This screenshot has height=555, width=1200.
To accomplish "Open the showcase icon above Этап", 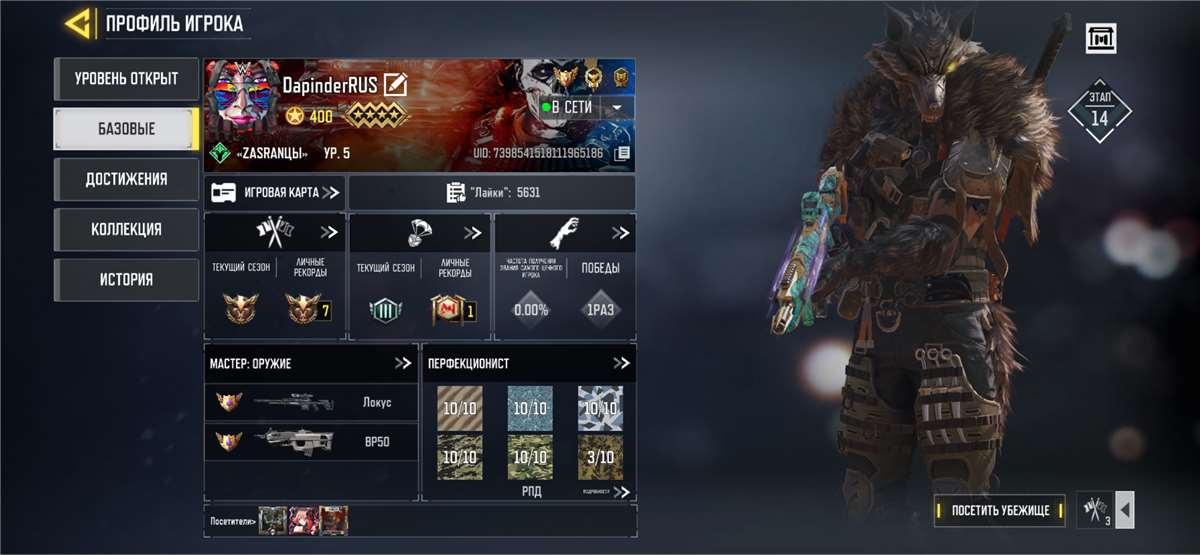I will pyautogui.click(x=1101, y=39).
